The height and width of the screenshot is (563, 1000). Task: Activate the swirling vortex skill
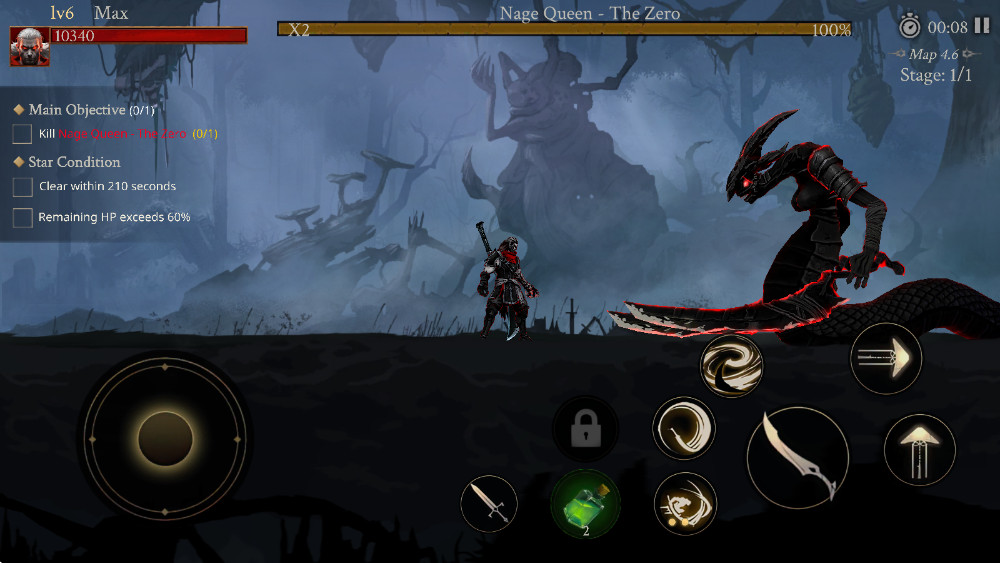(731, 366)
